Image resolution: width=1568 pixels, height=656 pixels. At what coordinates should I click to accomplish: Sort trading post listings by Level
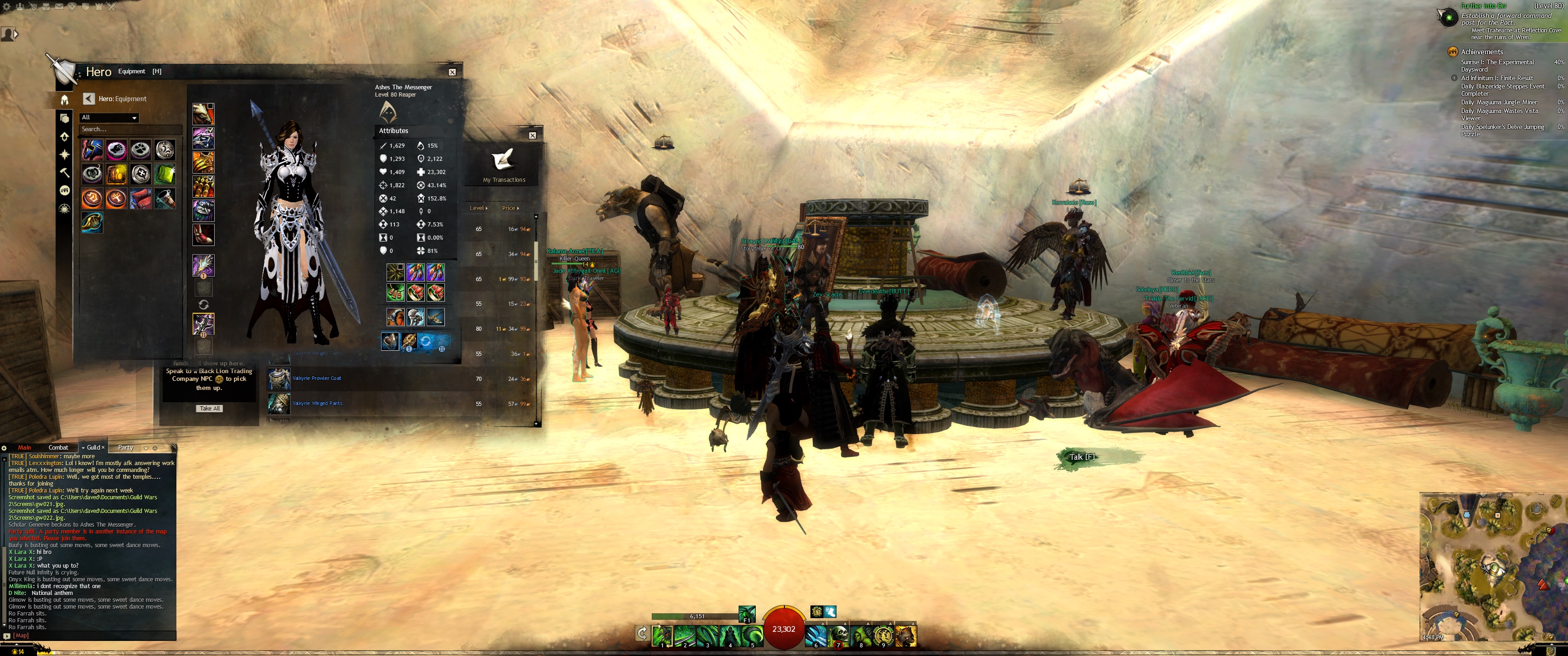tap(479, 208)
